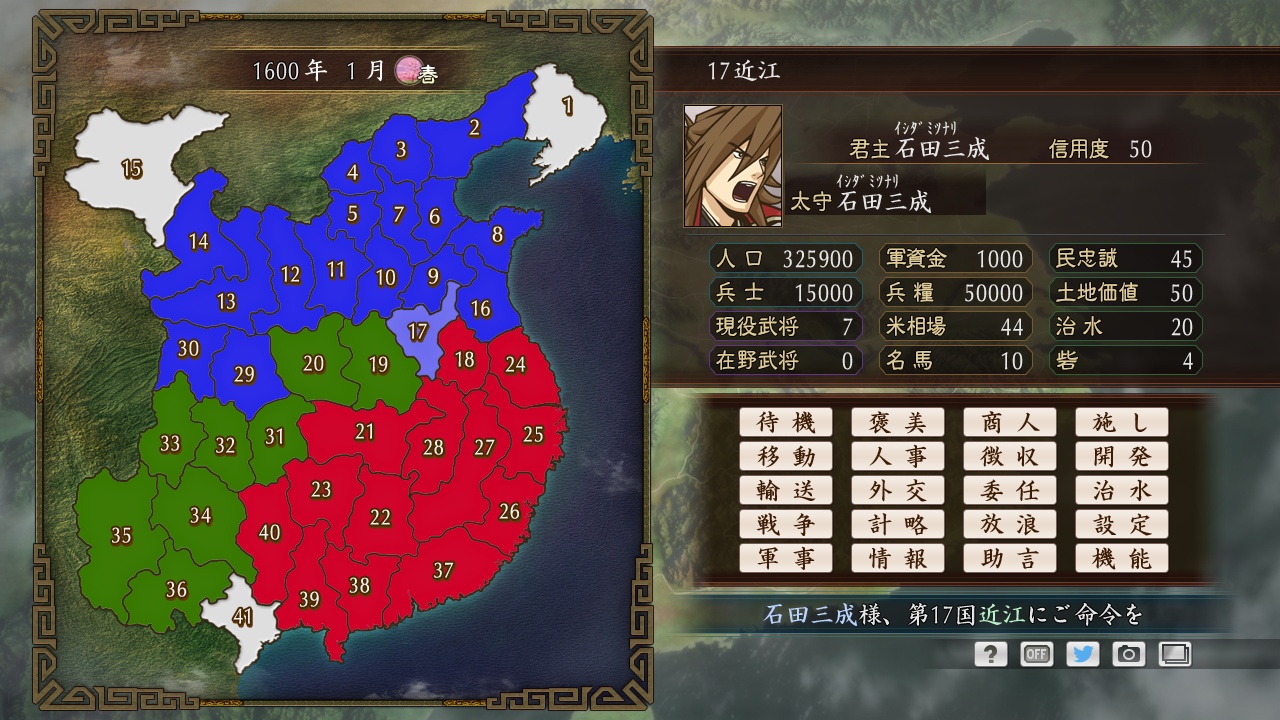Open the 機能 (Functions) command
Screen dimensions: 1280x720
click(x=1122, y=558)
